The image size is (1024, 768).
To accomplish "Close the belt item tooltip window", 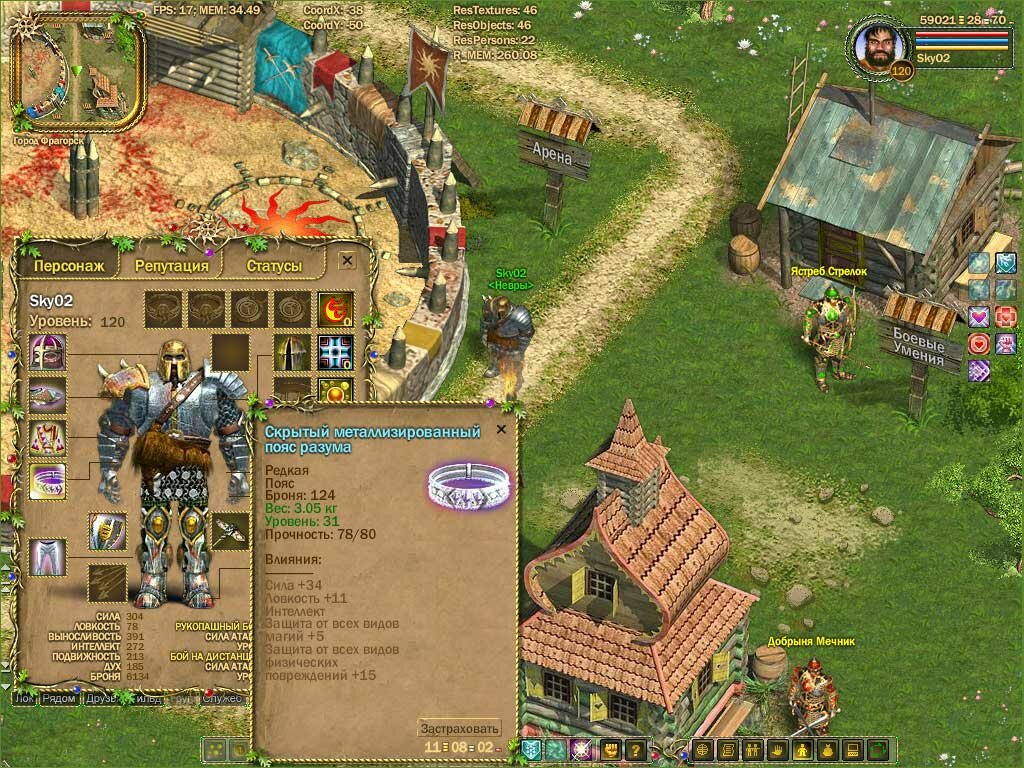I will pyautogui.click(x=501, y=429).
